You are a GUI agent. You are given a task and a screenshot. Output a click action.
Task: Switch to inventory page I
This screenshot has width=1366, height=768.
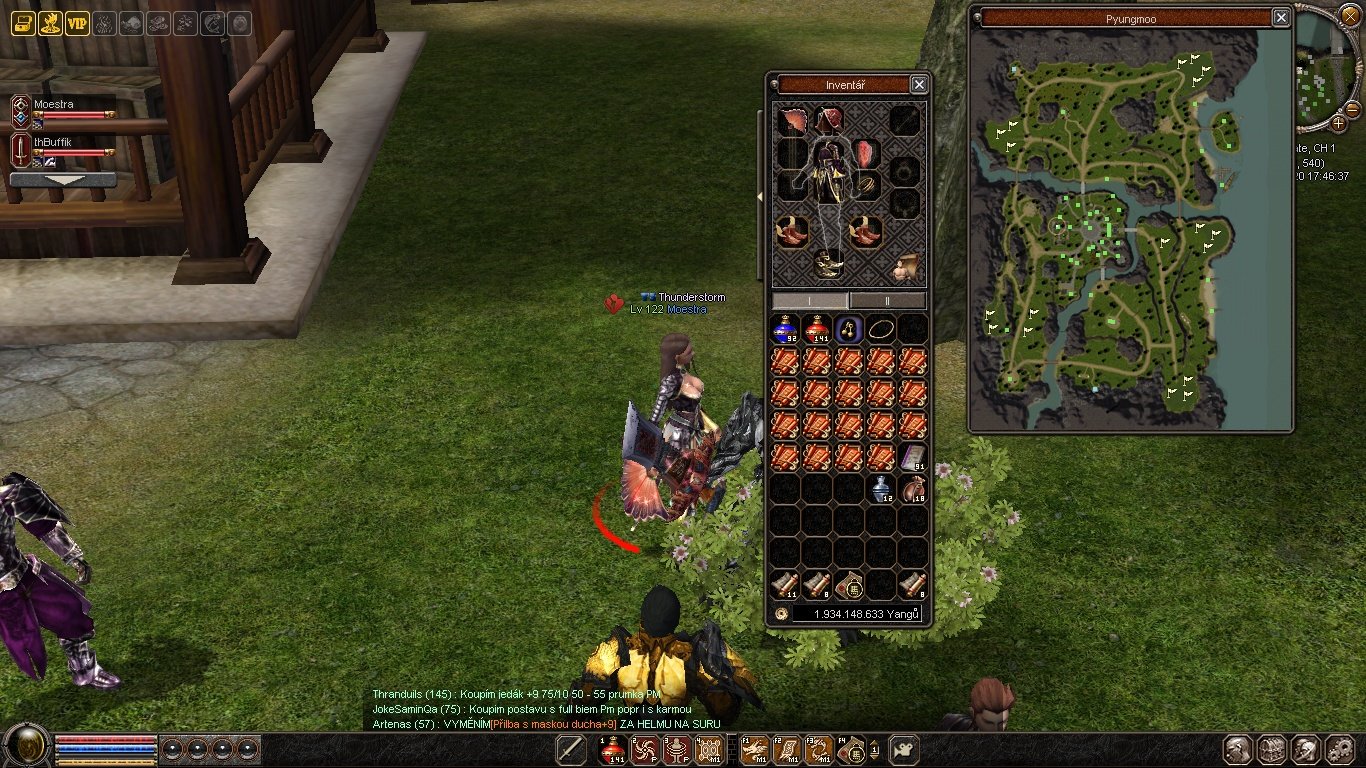[x=810, y=300]
